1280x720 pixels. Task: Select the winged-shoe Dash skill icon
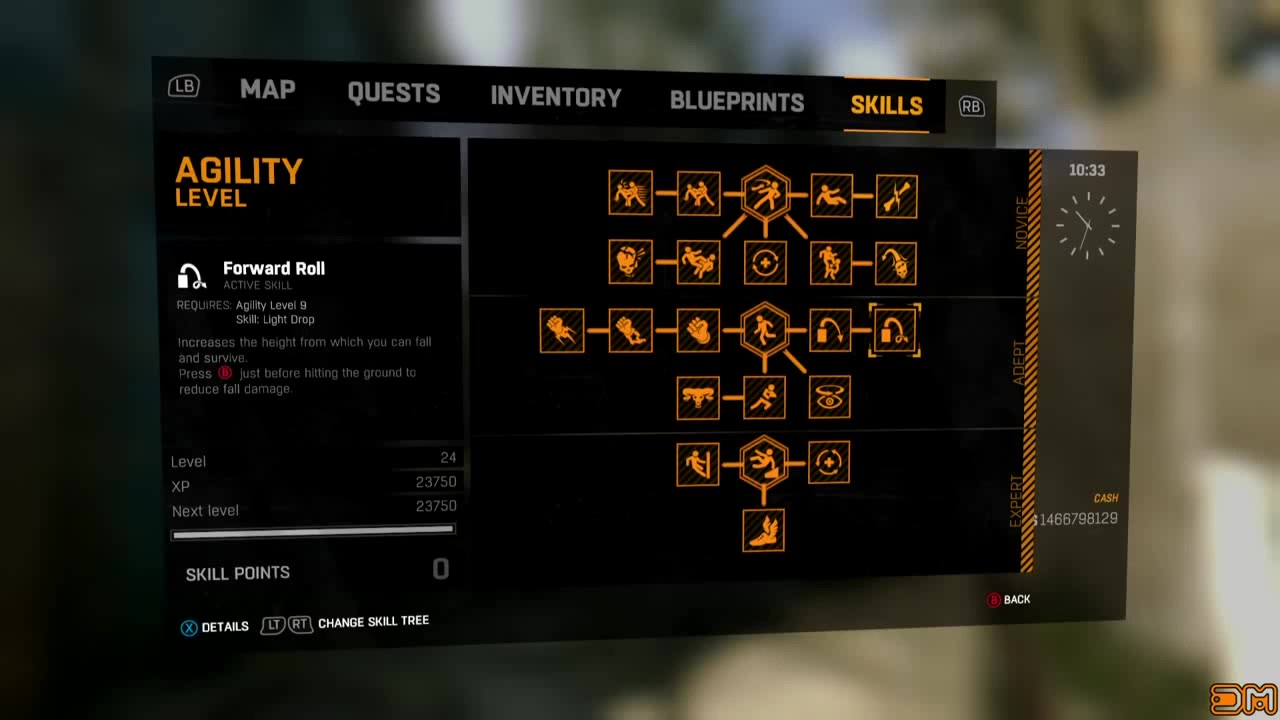pyautogui.click(x=764, y=529)
